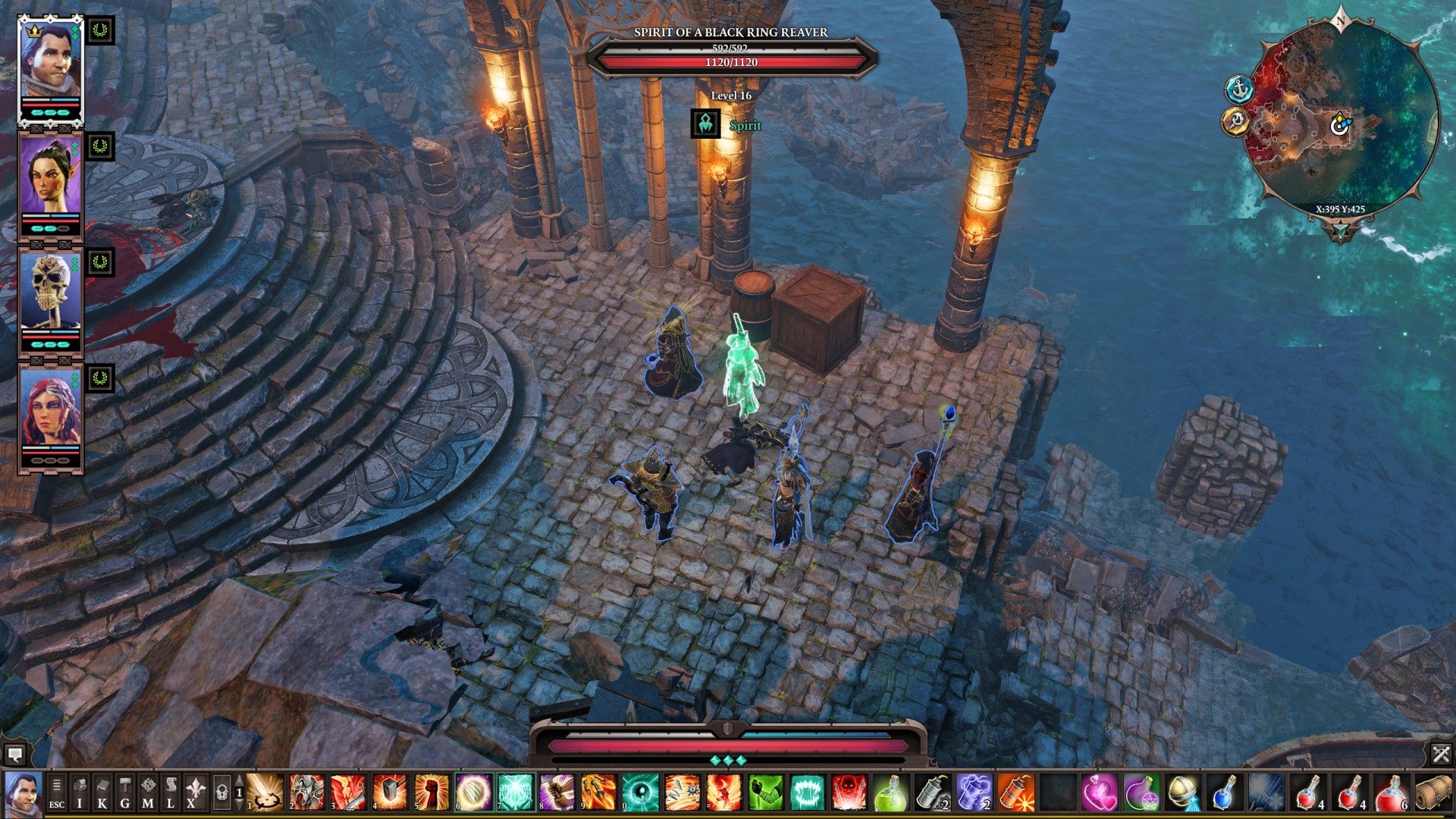Viewport: 1456px width, 819px height.
Task: Use the green poison flask item
Action: click(892, 792)
